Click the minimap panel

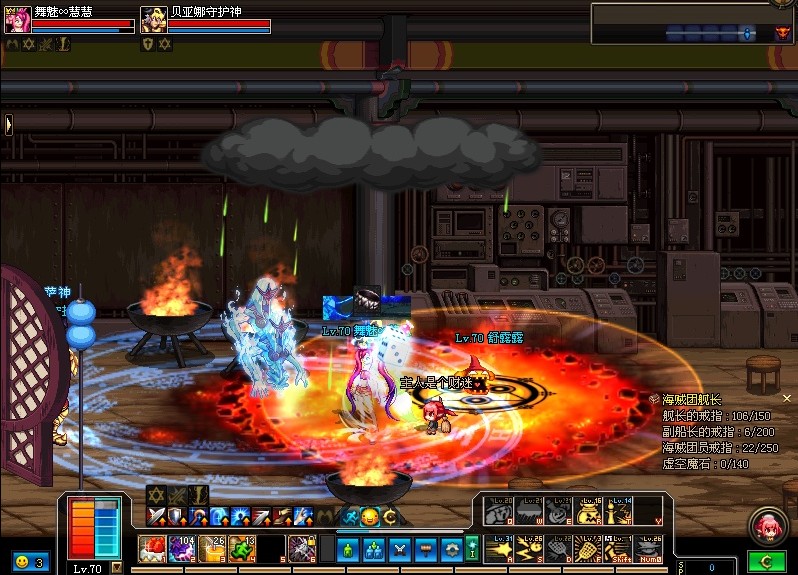tap(692, 23)
